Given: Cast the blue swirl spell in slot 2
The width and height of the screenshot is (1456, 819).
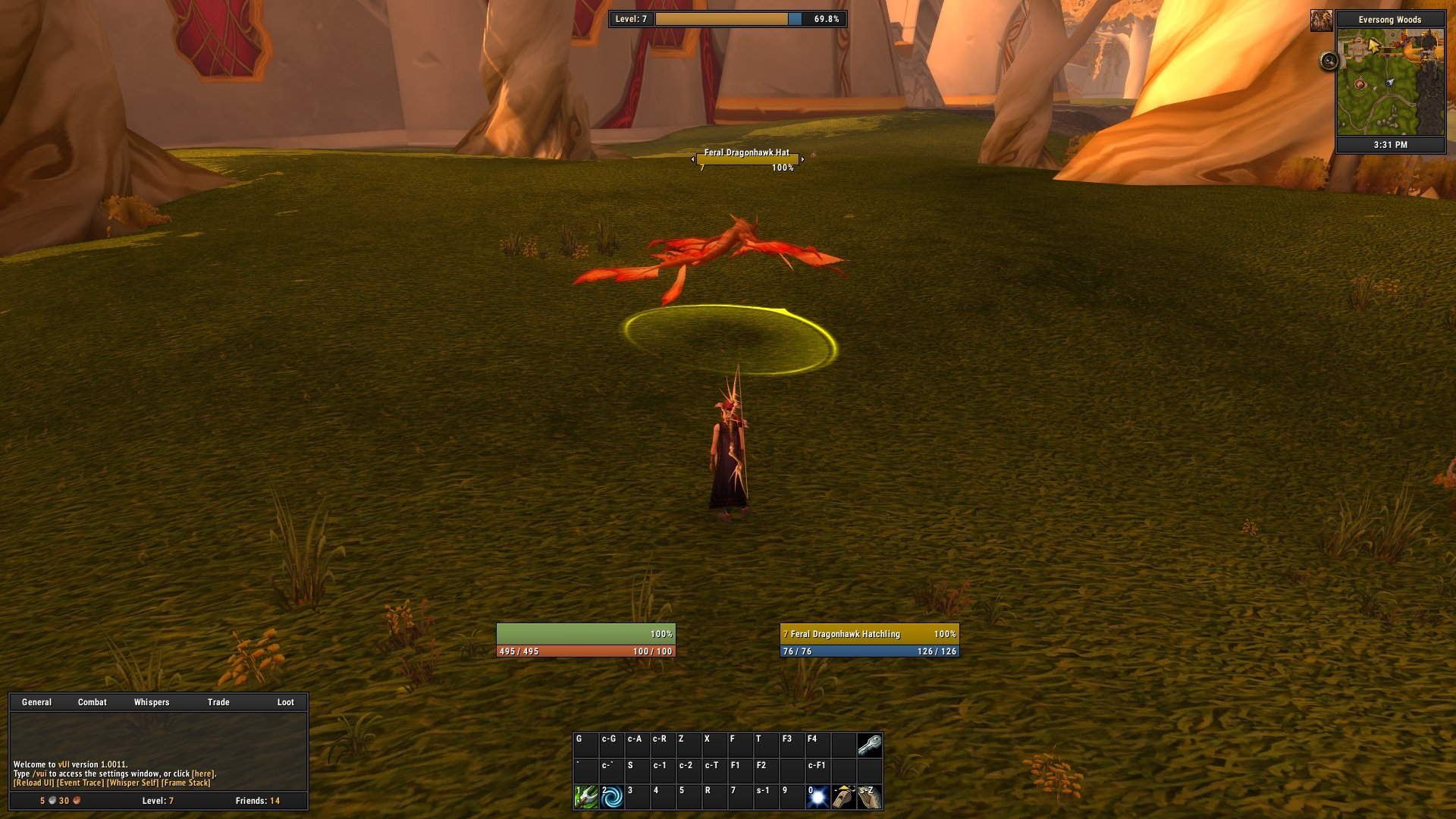Looking at the screenshot, I should [612, 797].
